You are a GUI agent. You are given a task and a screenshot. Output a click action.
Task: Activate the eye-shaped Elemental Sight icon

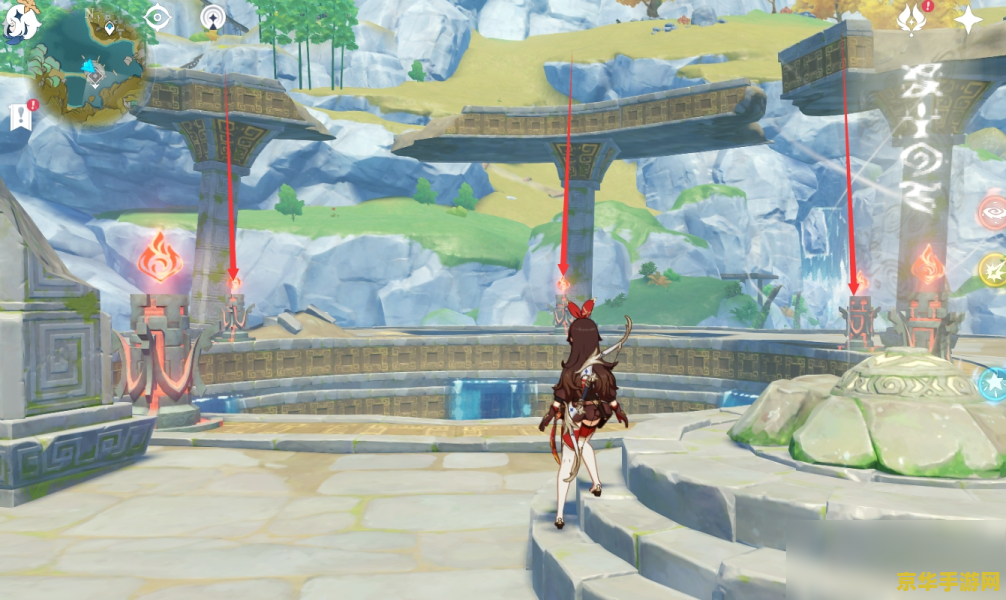coord(157,17)
